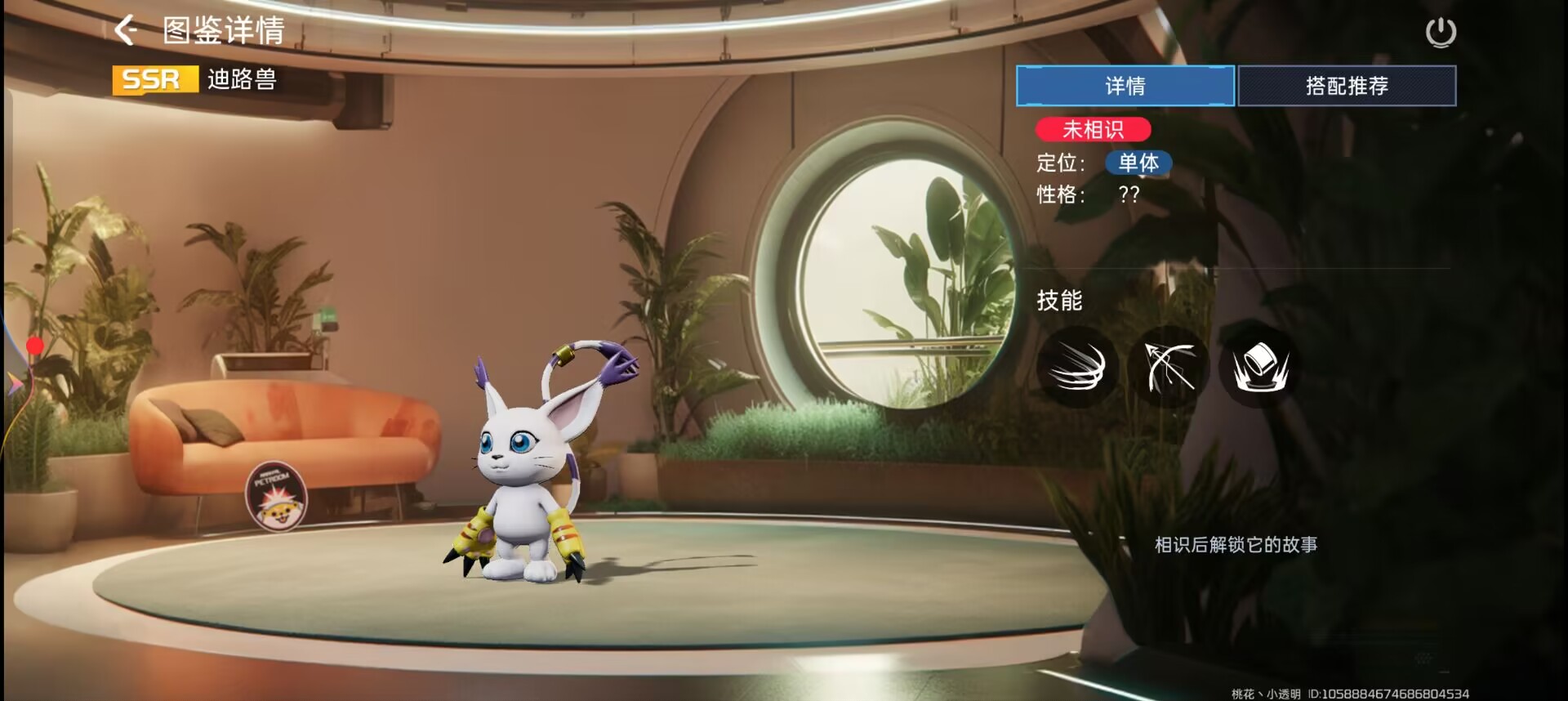Image resolution: width=1568 pixels, height=701 pixels.
Task: Open the bow and arrow skill
Action: pos(1169,367)
